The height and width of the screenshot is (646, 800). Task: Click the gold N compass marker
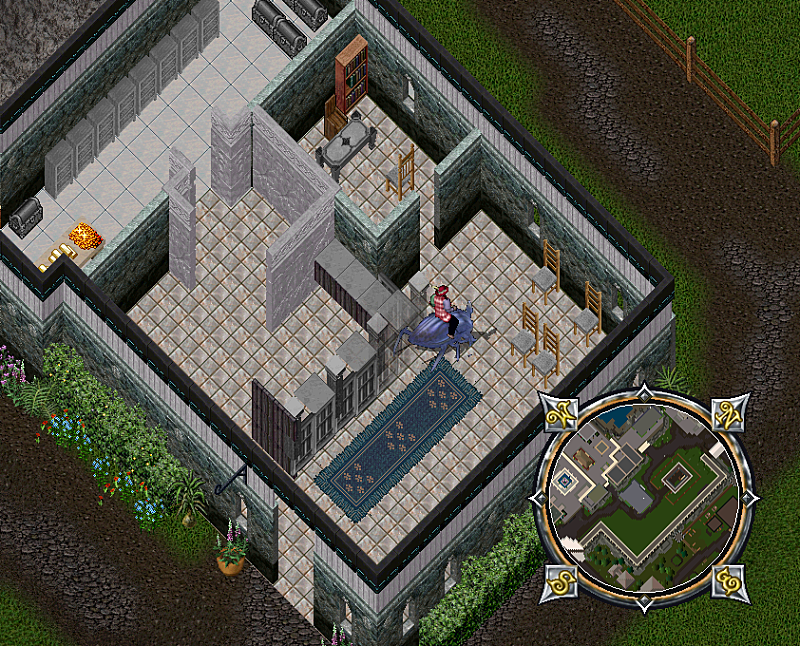730,413
